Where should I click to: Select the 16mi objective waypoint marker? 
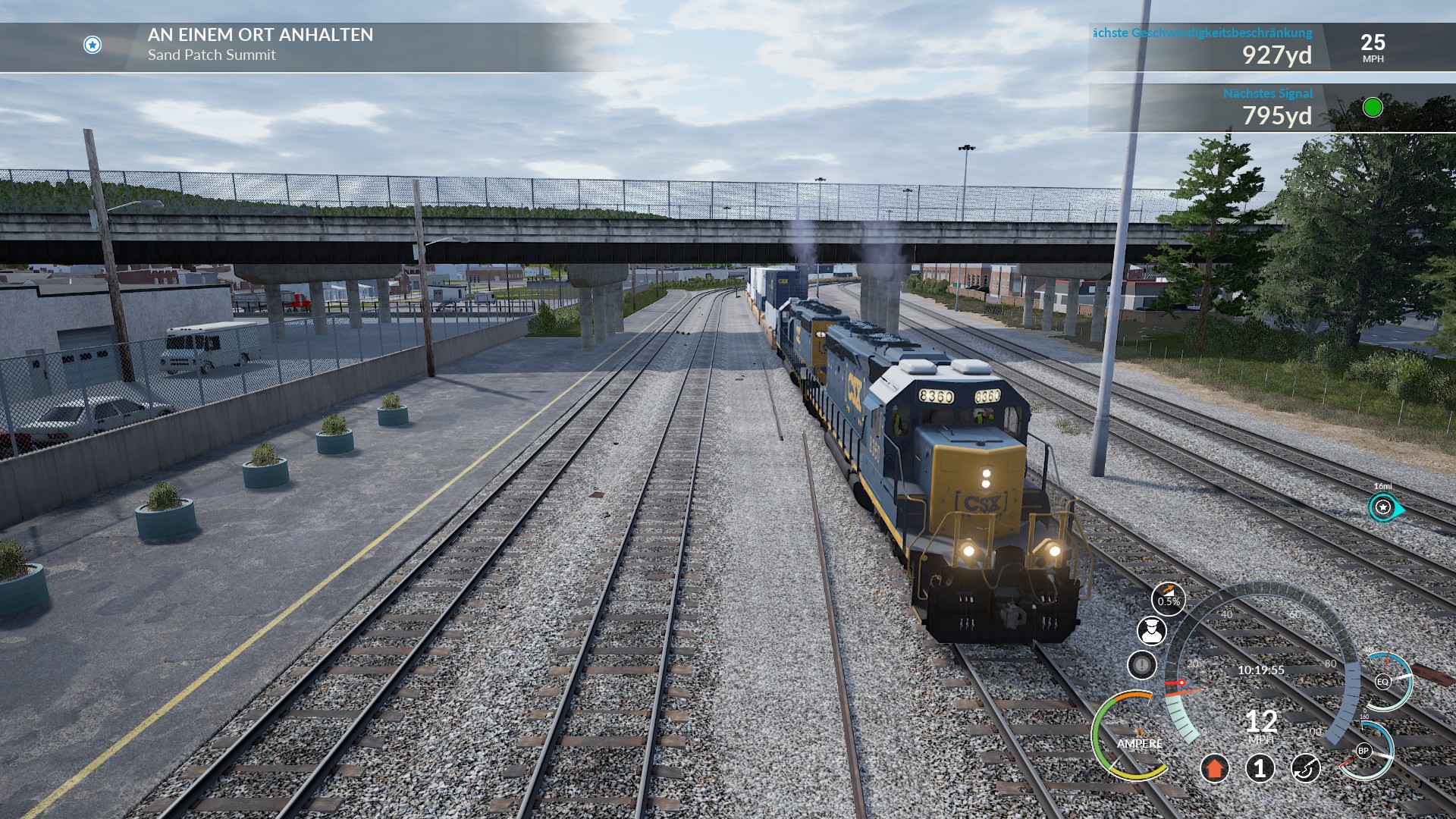[x=1383, y=507]
